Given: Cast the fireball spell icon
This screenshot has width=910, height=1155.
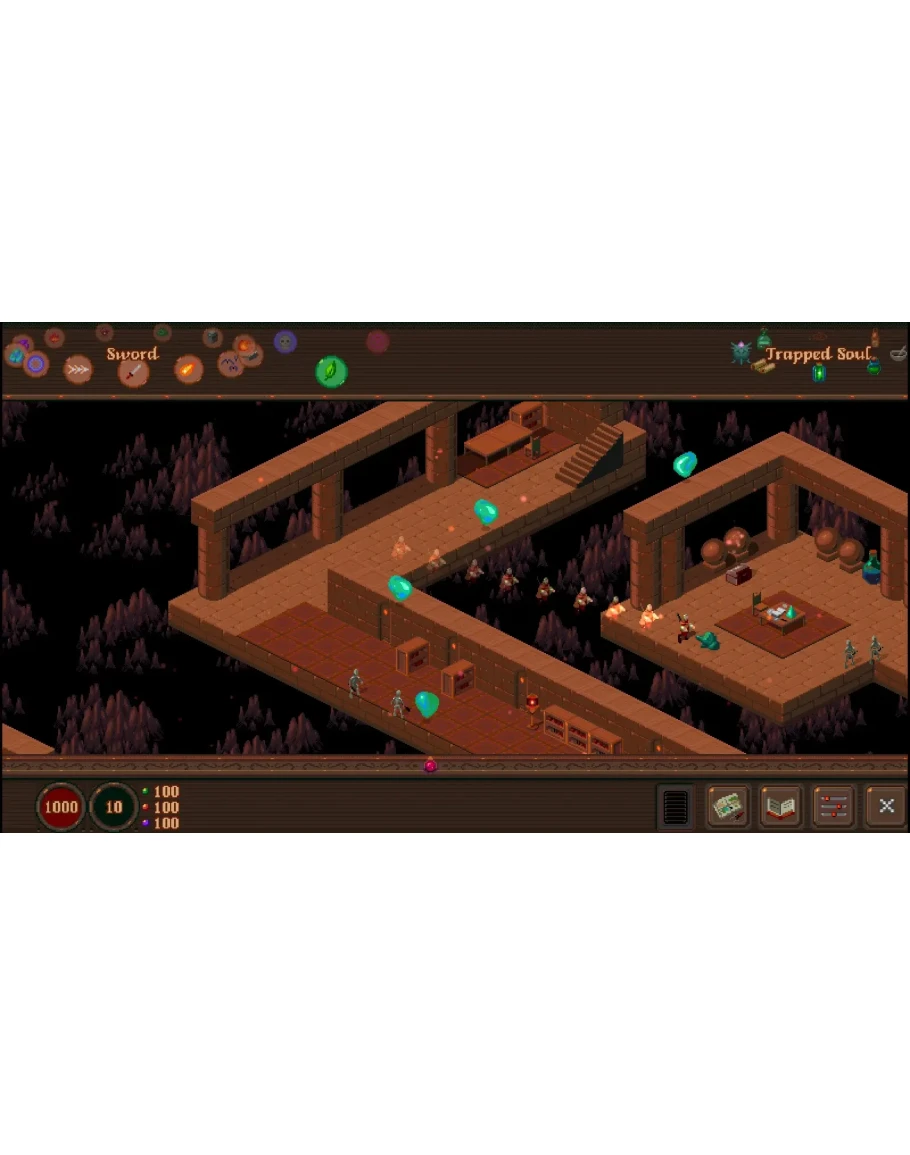Looking at the screenshot, I should click(x=188, y=369).
